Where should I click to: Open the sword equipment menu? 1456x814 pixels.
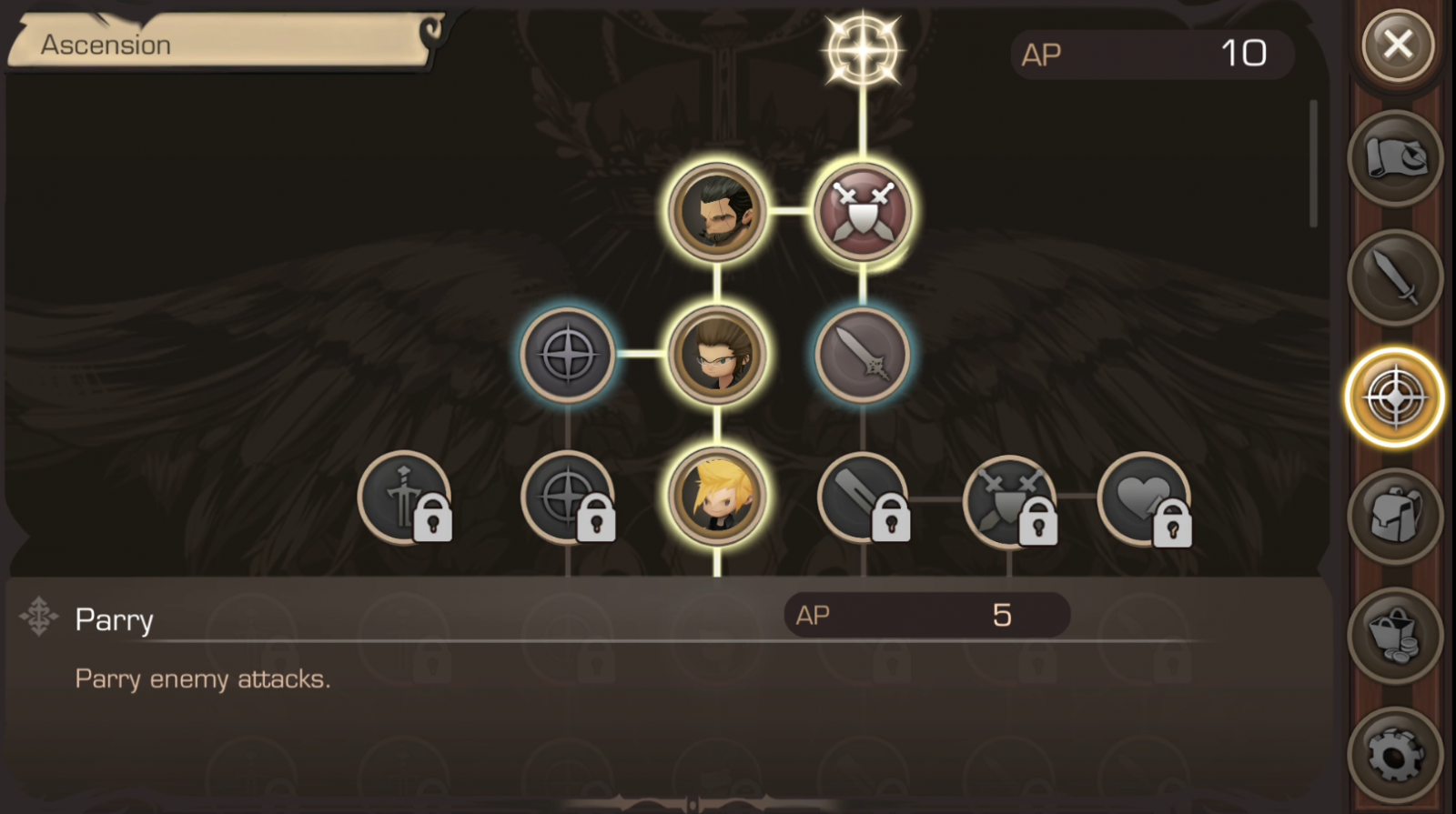pyautogui.click(x=1395, y=278)
